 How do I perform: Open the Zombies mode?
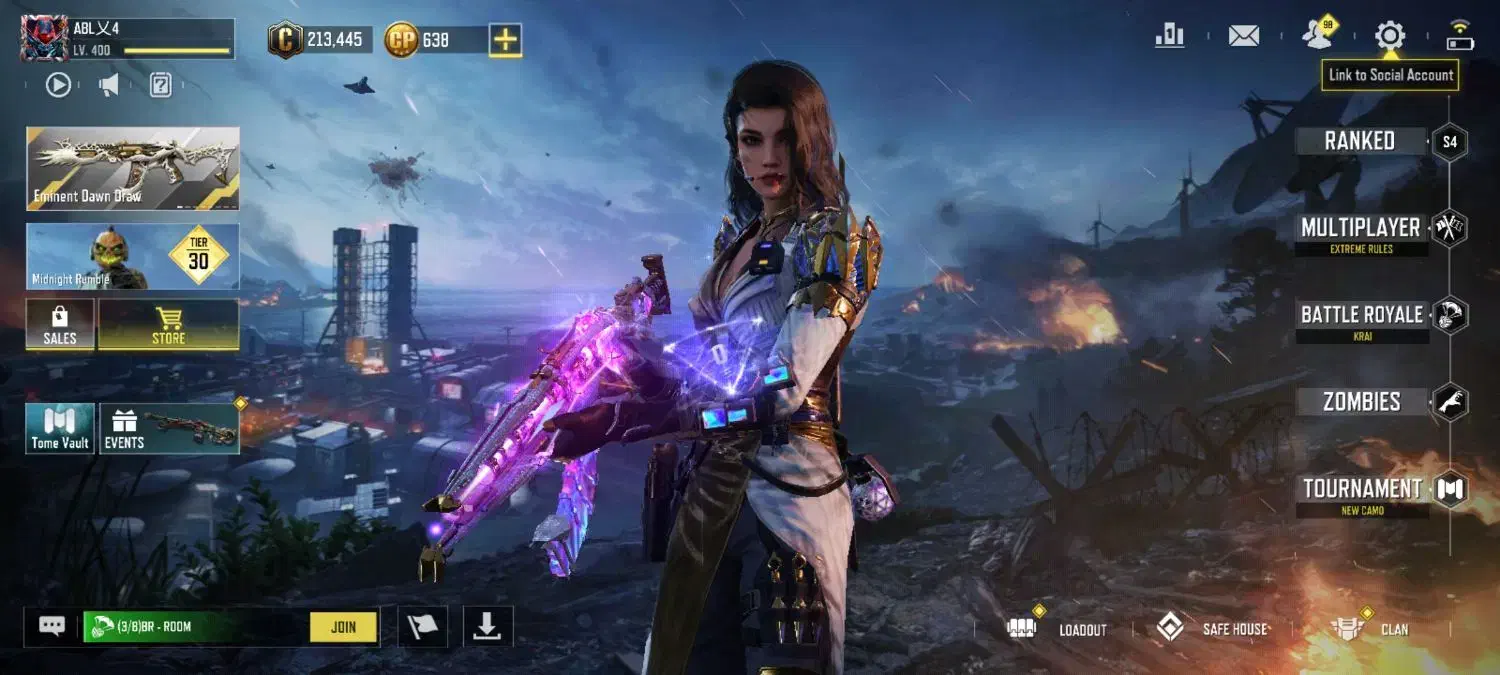[1361, 402]
